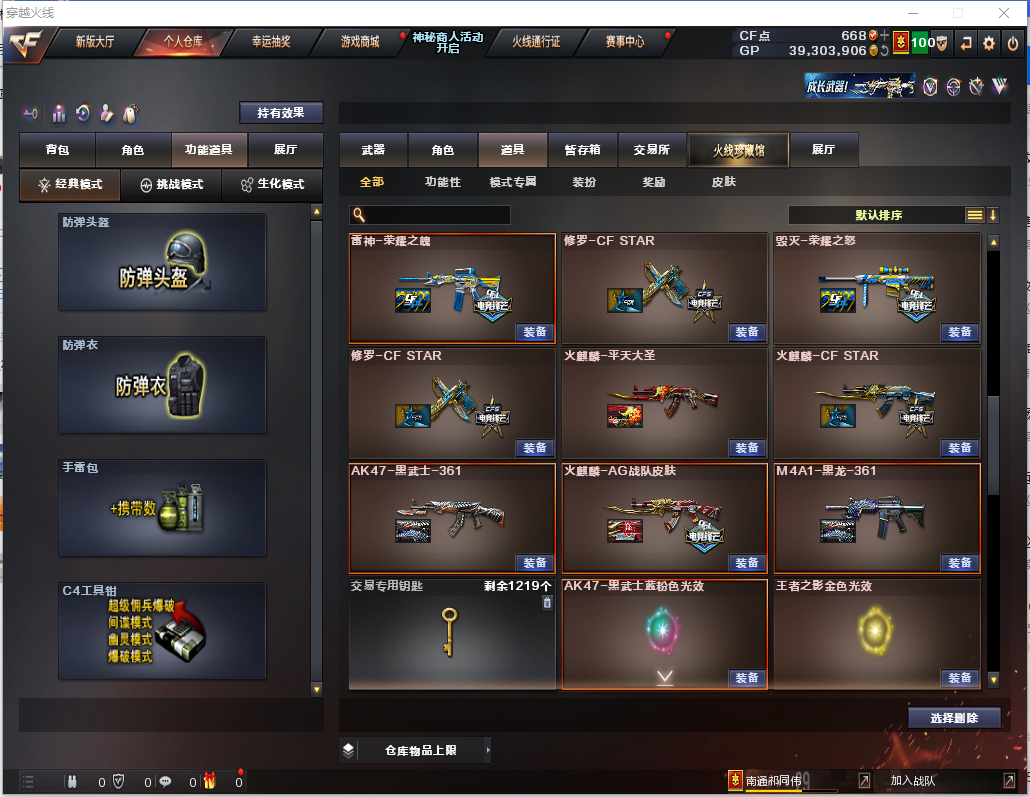This screenshot has height=797, width=1030.
Task: Open the 暂存箱 temporary storage tab
Action: tap(582, 150)
